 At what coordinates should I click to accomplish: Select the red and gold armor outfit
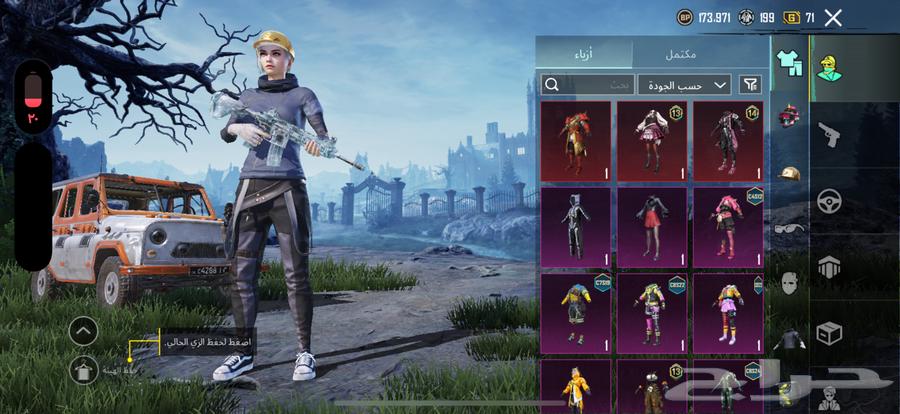coord(575,141)
